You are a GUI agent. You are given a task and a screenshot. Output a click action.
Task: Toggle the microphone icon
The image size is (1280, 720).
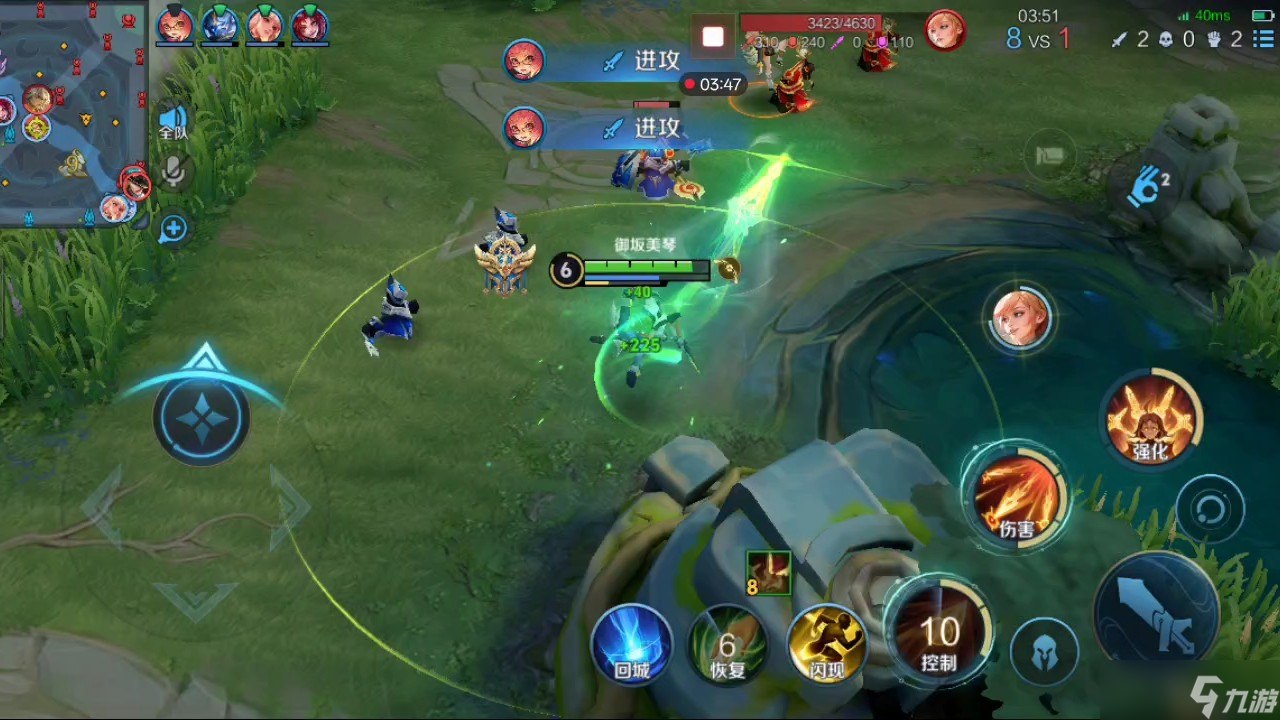pyautogui.click(x=173, y=172)
